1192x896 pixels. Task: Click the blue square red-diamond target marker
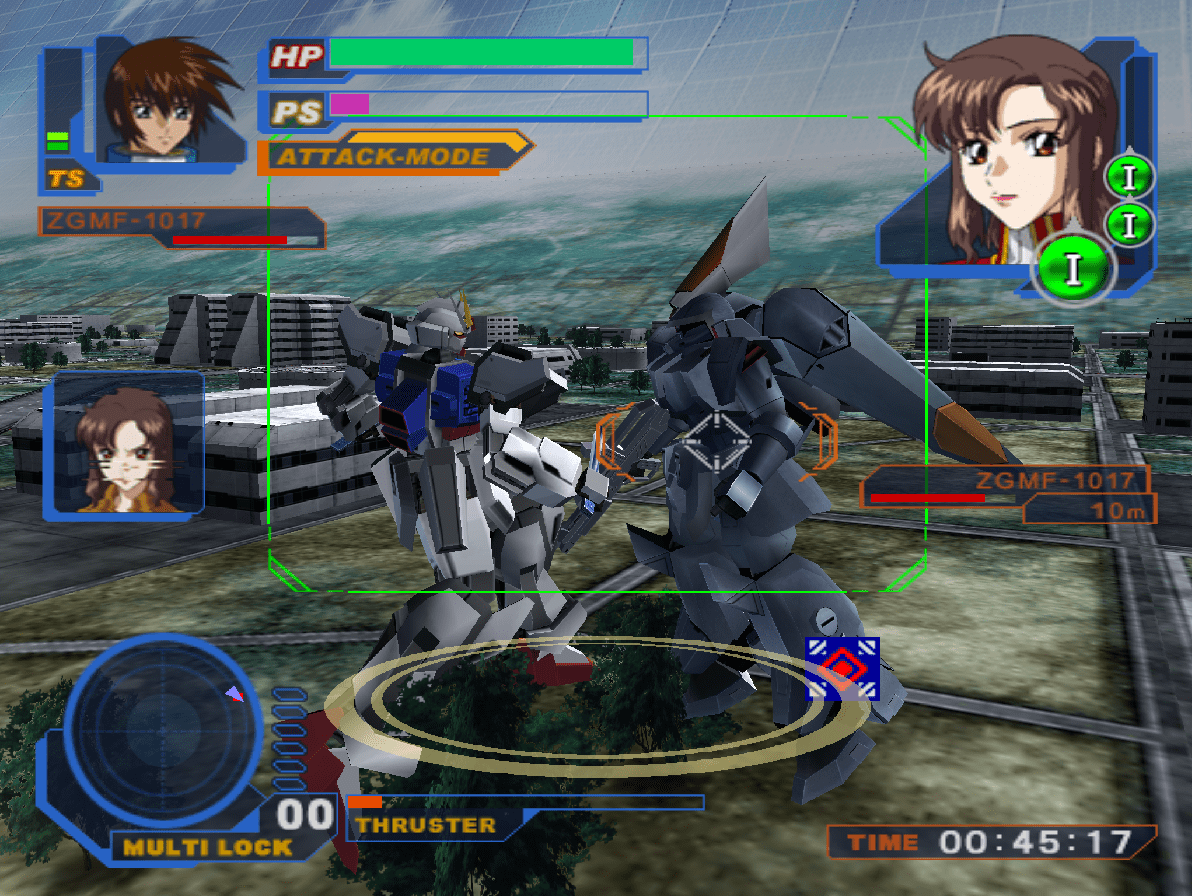(842, 668)
